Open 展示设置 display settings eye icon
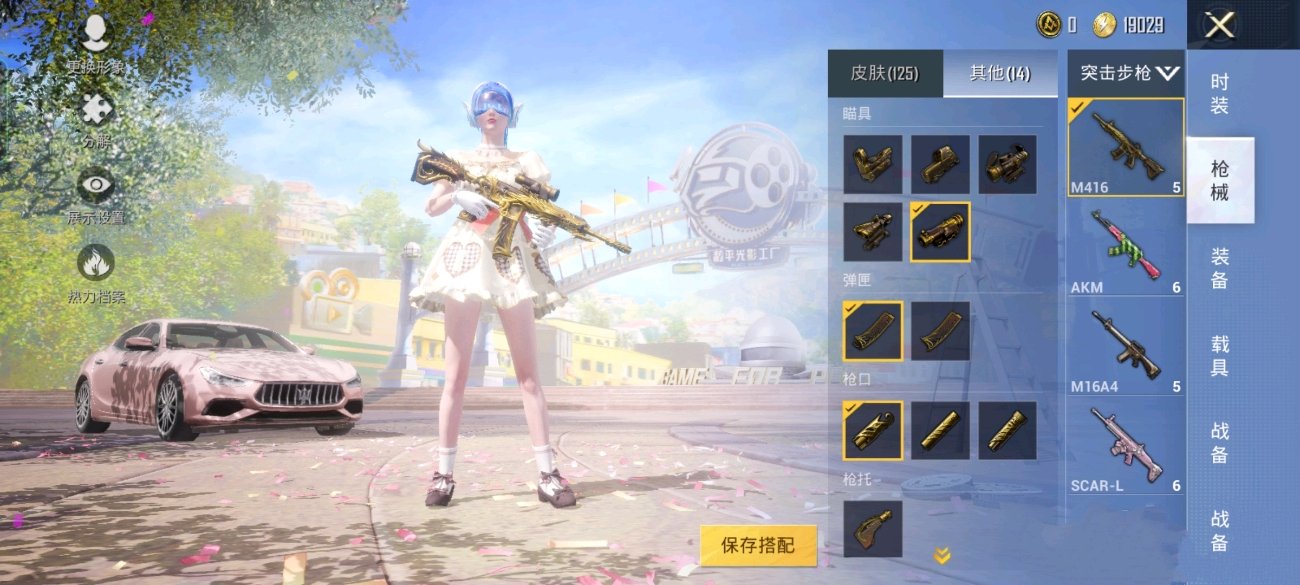Screen dimensions: 1300x585 pyautogui.click(x=96, y=187)
